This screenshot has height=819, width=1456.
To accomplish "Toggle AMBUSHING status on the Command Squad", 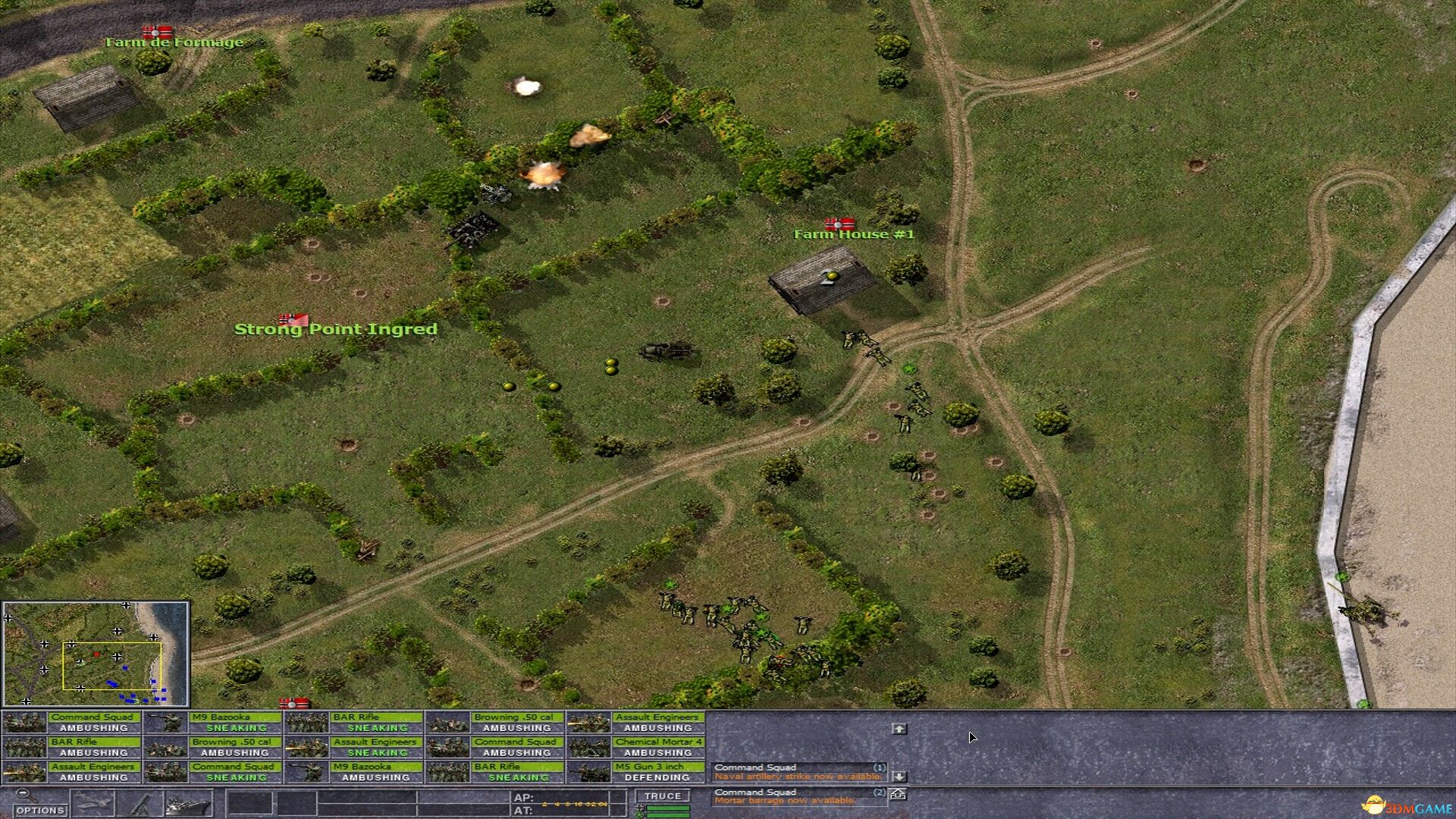I will click(x=96, y=727).
